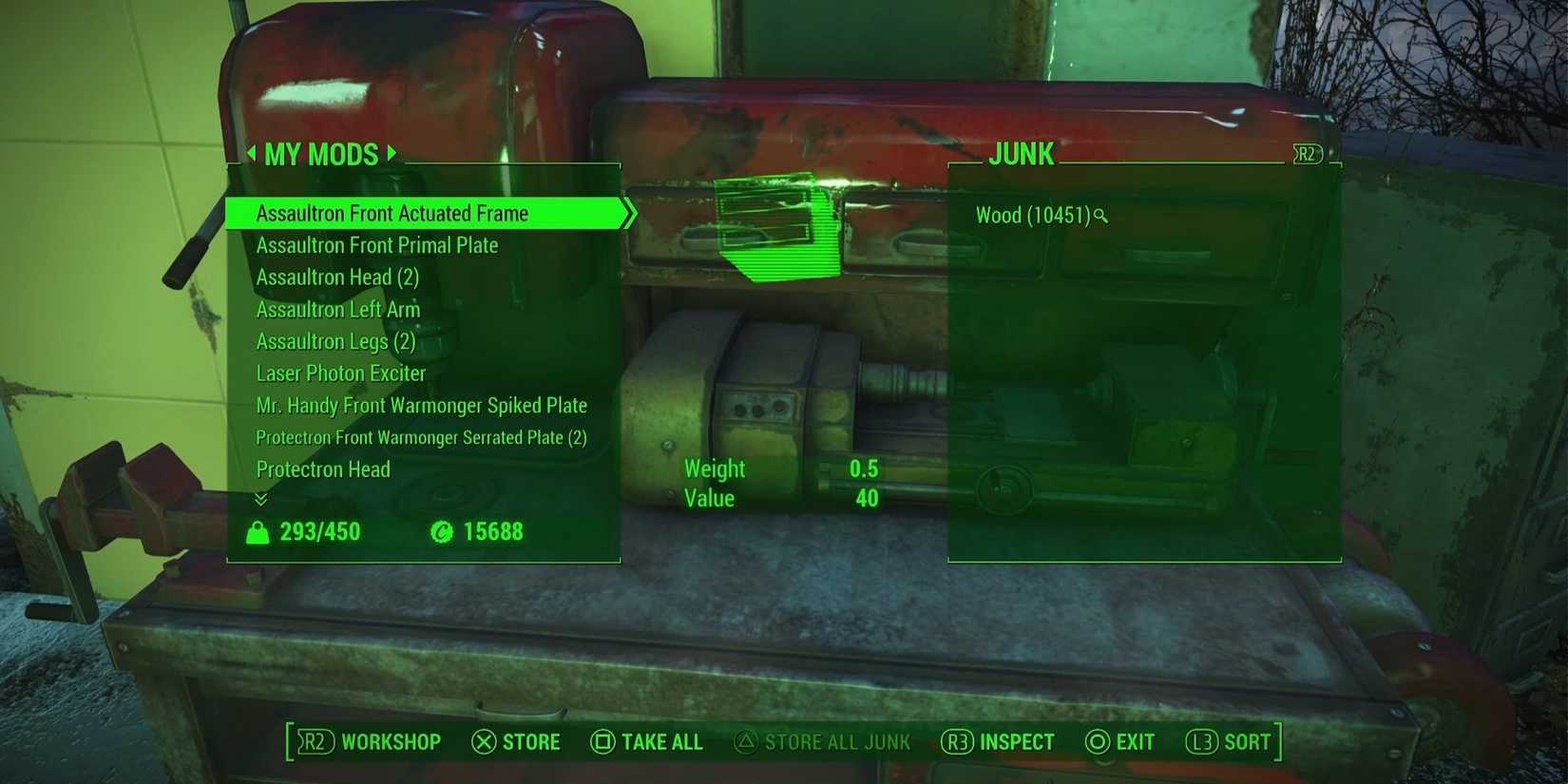Choose Protectron Head in mods list

pos(323,469)
